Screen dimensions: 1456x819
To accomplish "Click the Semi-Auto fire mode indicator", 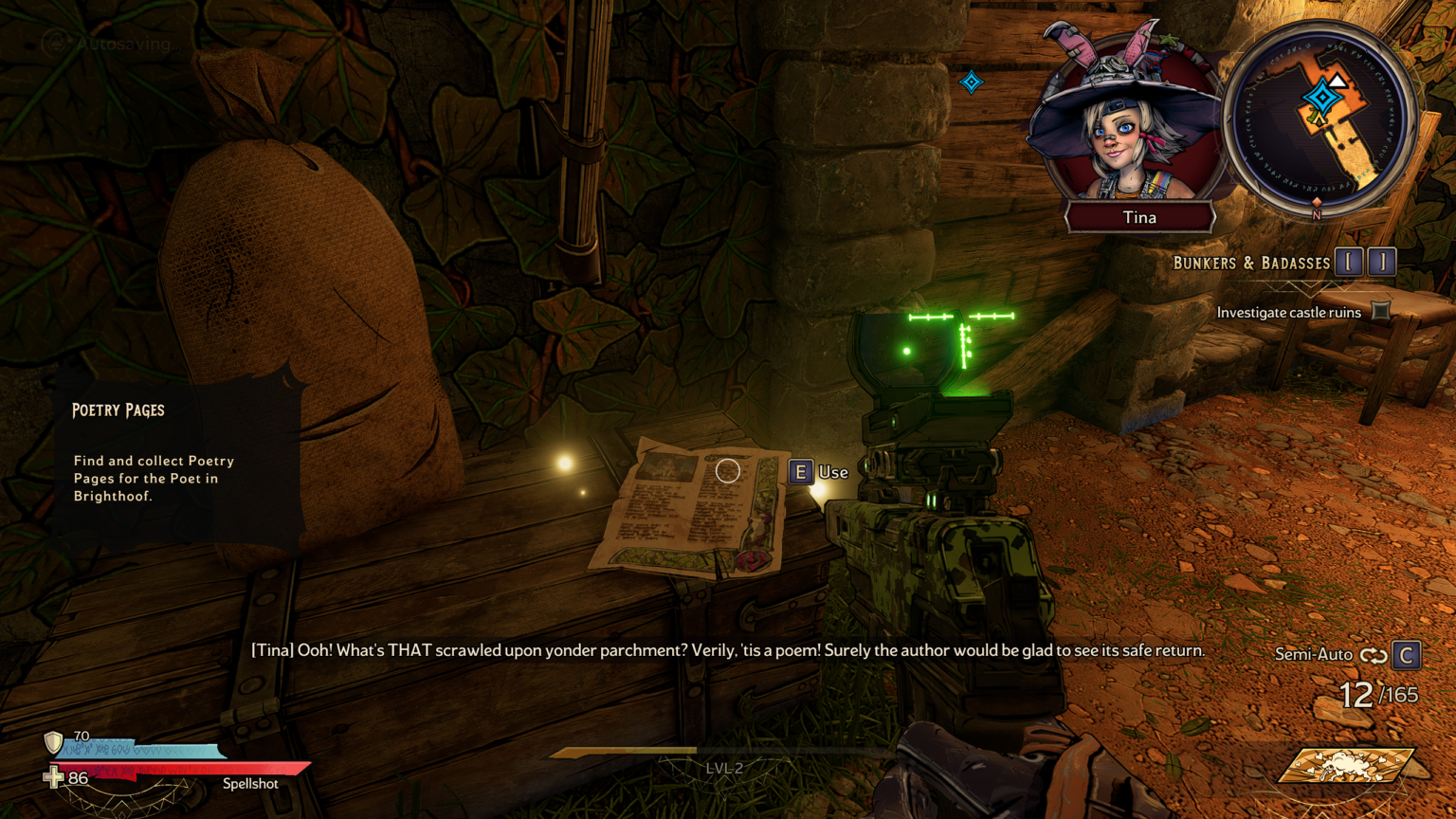I will click(1314, 654).
